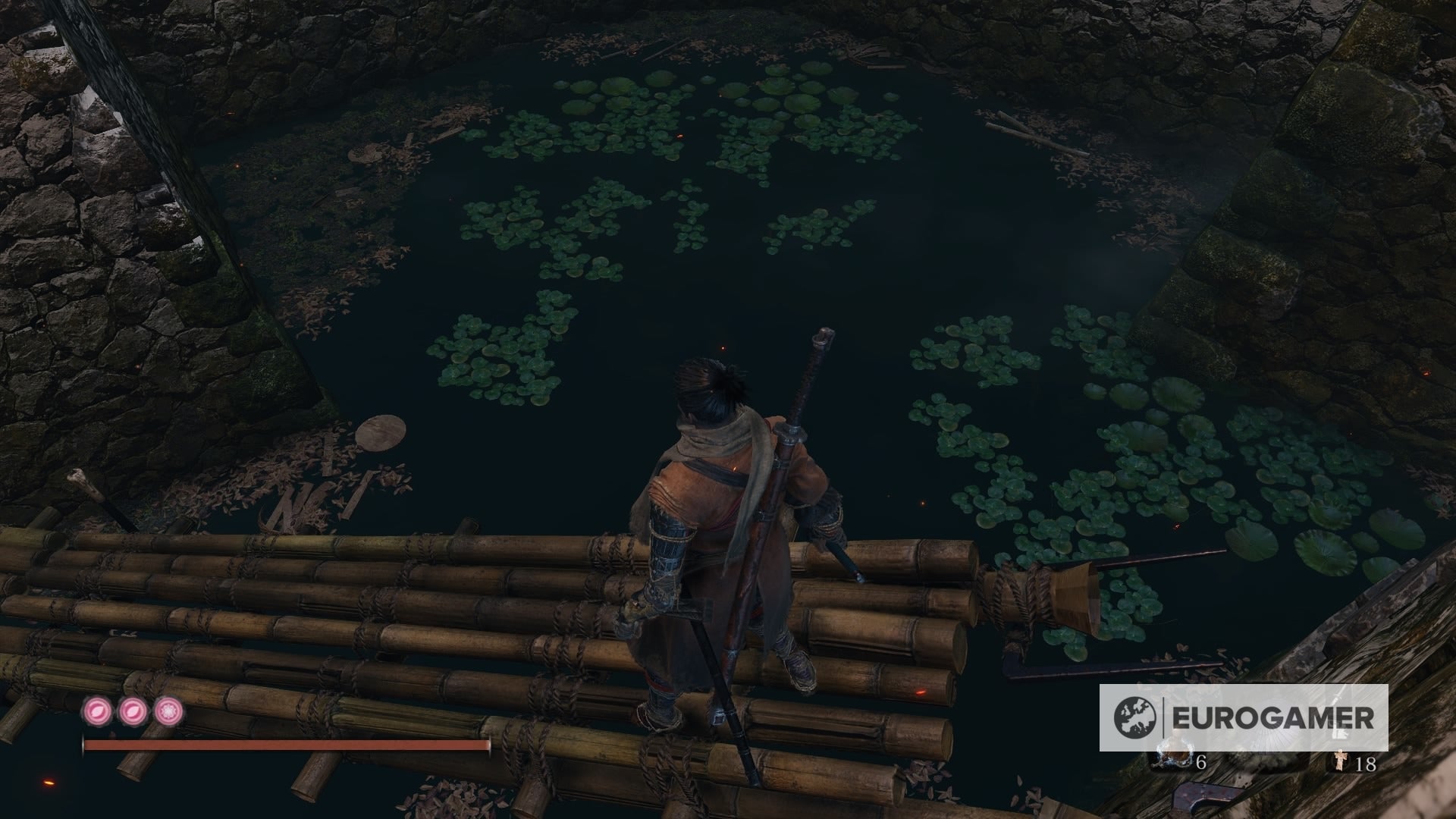This screenshot has height=819, width=1456.
Task: Click the flower-patterned third resurrection node
Action: pos(168,711)
